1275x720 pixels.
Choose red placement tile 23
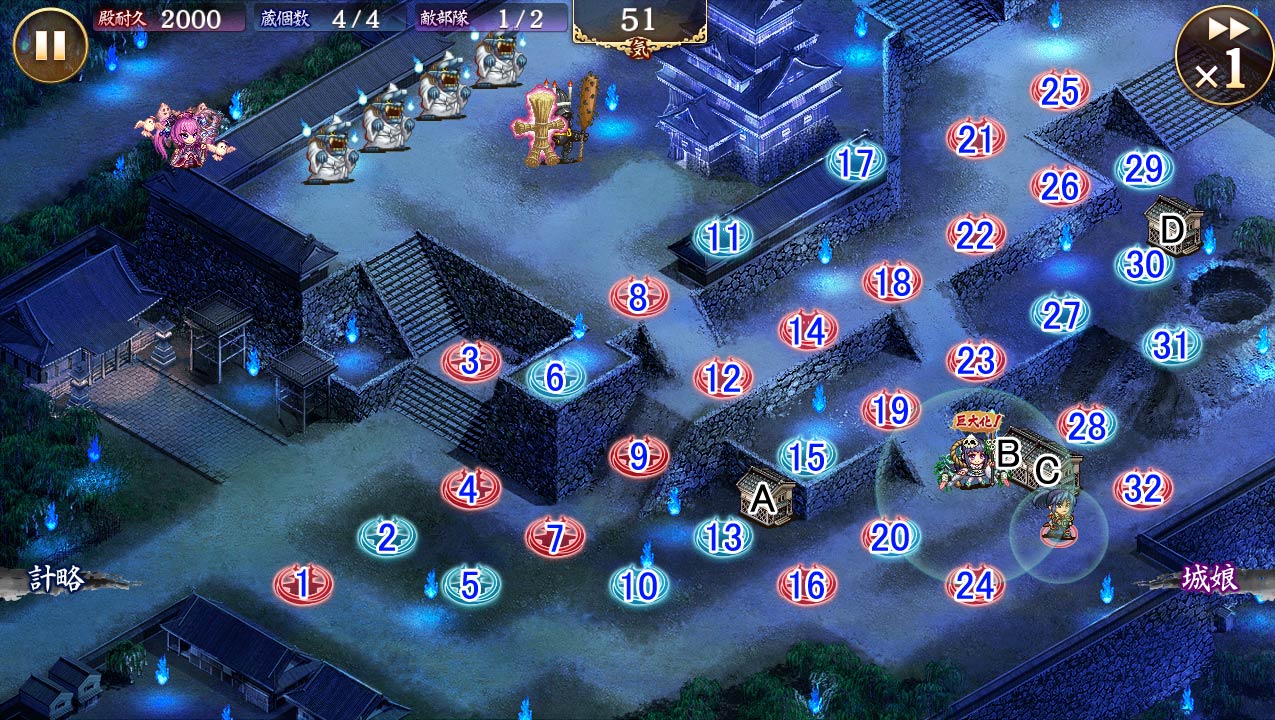tap(976, 360)
